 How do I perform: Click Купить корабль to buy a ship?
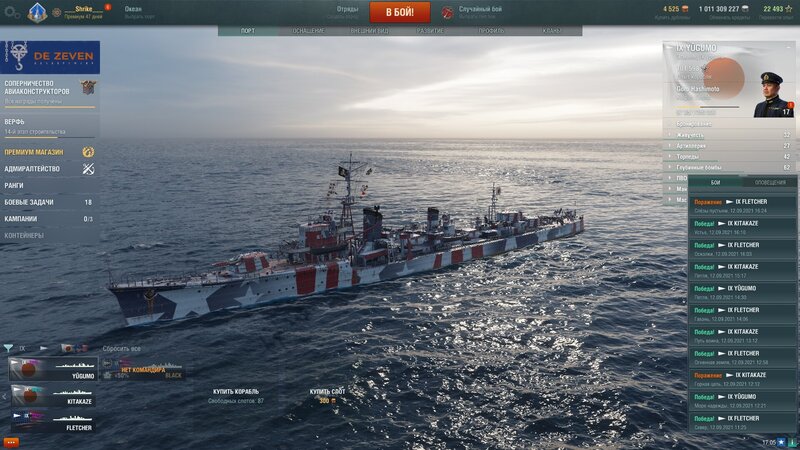[x=236, y=391]
